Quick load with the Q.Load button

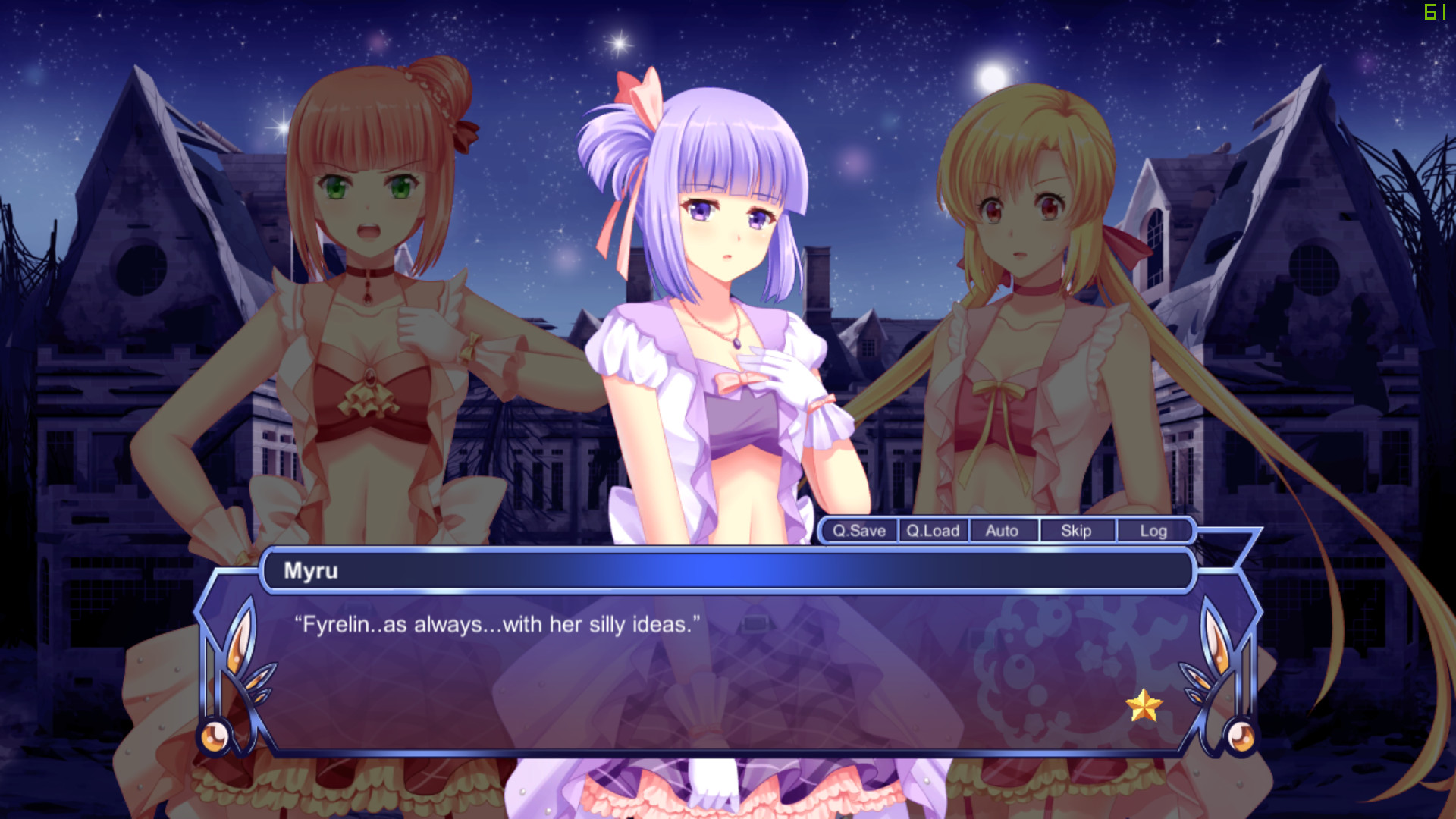point(933,531)
